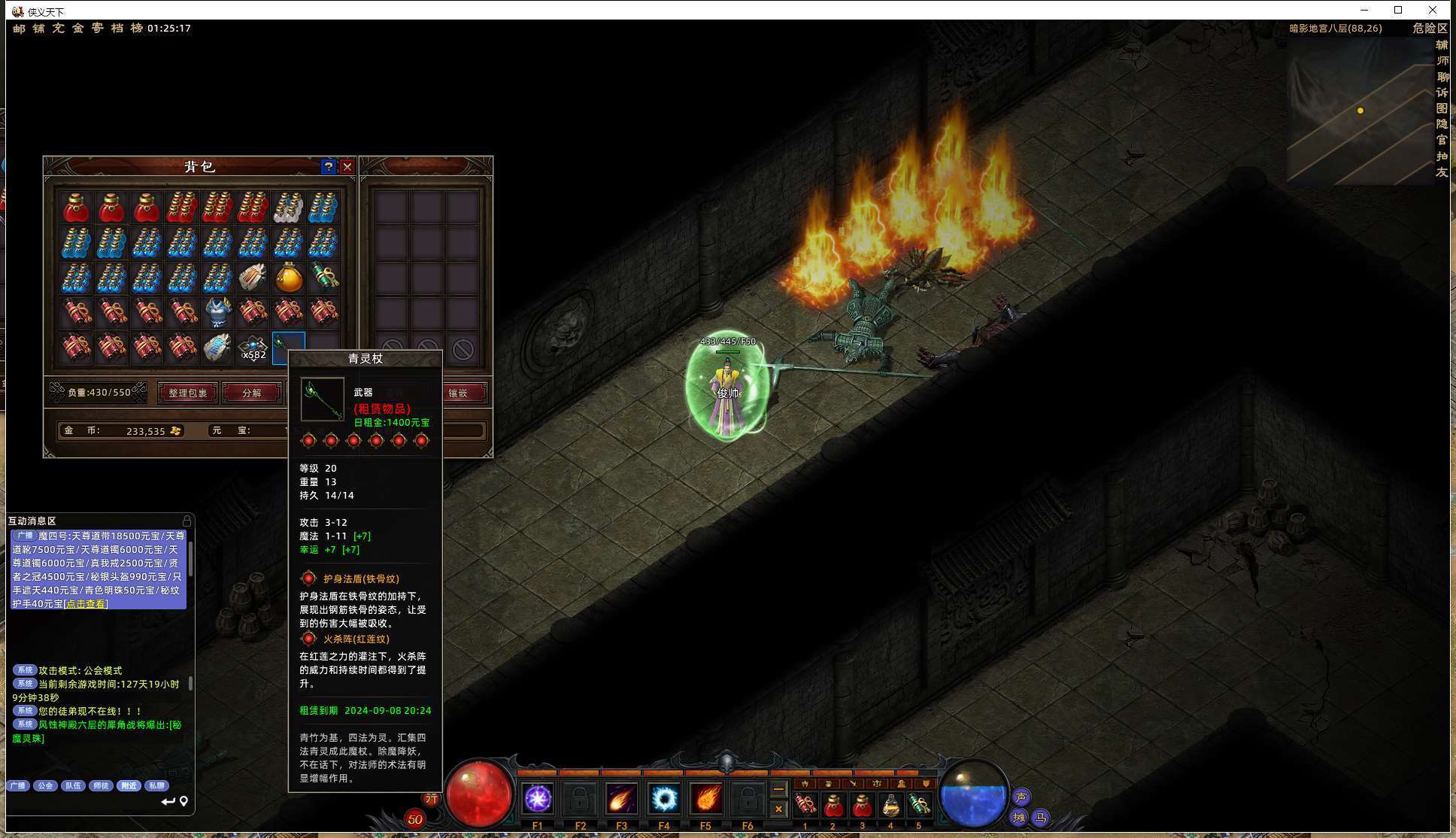Viewport: 1456px width, 838px height.
Task: Use the golden potion in quick slot 4
Action: (x=890, y=806)
